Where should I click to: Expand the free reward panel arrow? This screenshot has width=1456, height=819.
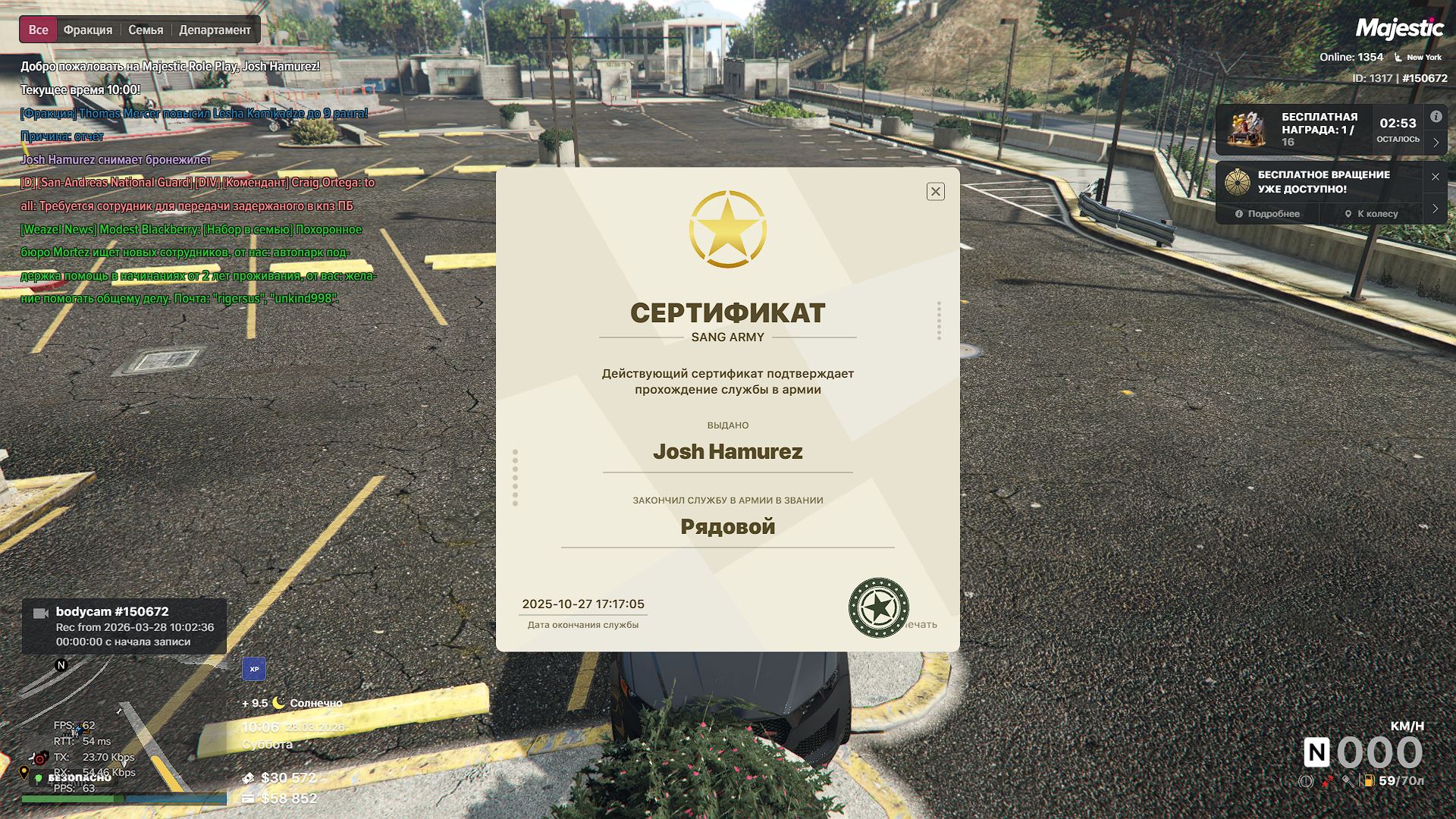coord(1436,143)
